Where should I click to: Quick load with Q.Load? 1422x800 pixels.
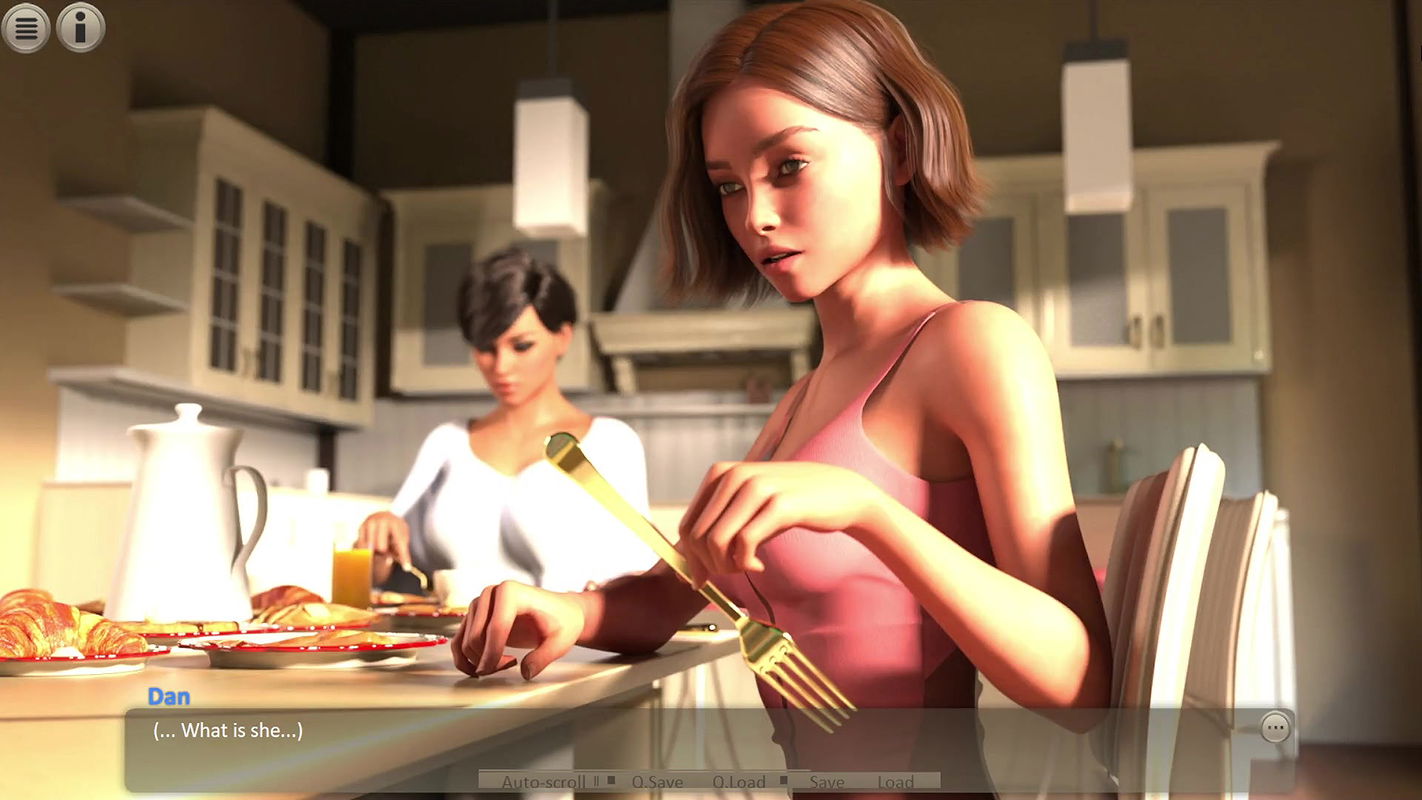click(739, 782)
